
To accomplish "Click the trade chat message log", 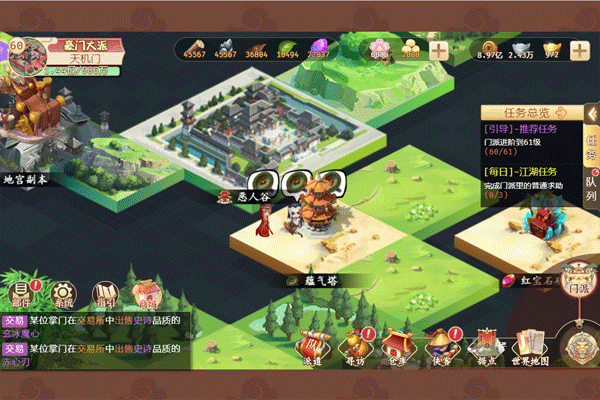I will coord(95,341).
